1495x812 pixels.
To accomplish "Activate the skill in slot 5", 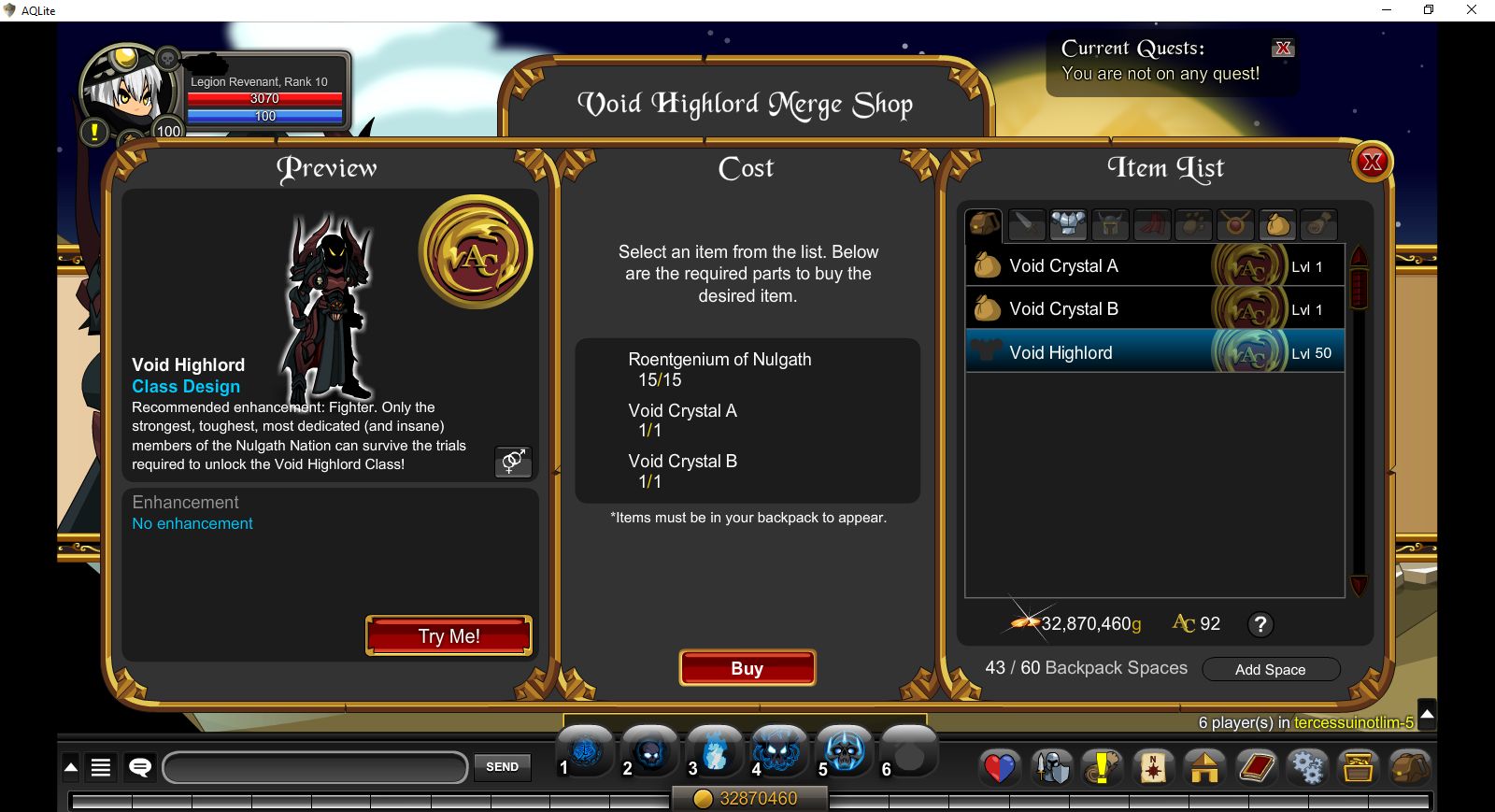I will [845, 750].
